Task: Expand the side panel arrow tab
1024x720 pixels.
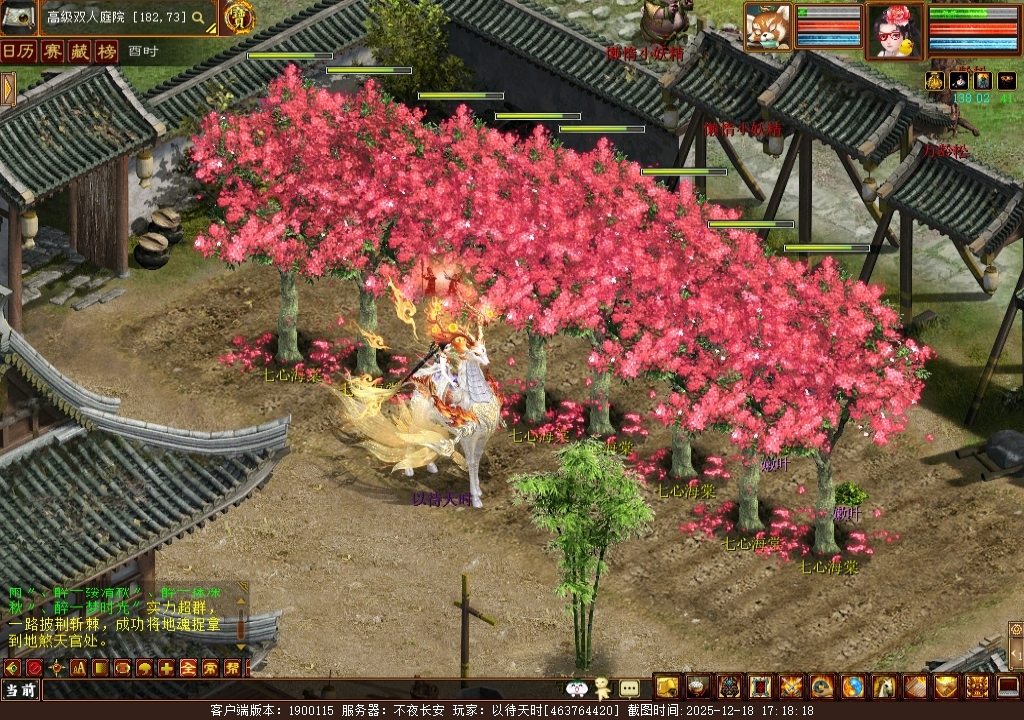Action: (8, 89)
